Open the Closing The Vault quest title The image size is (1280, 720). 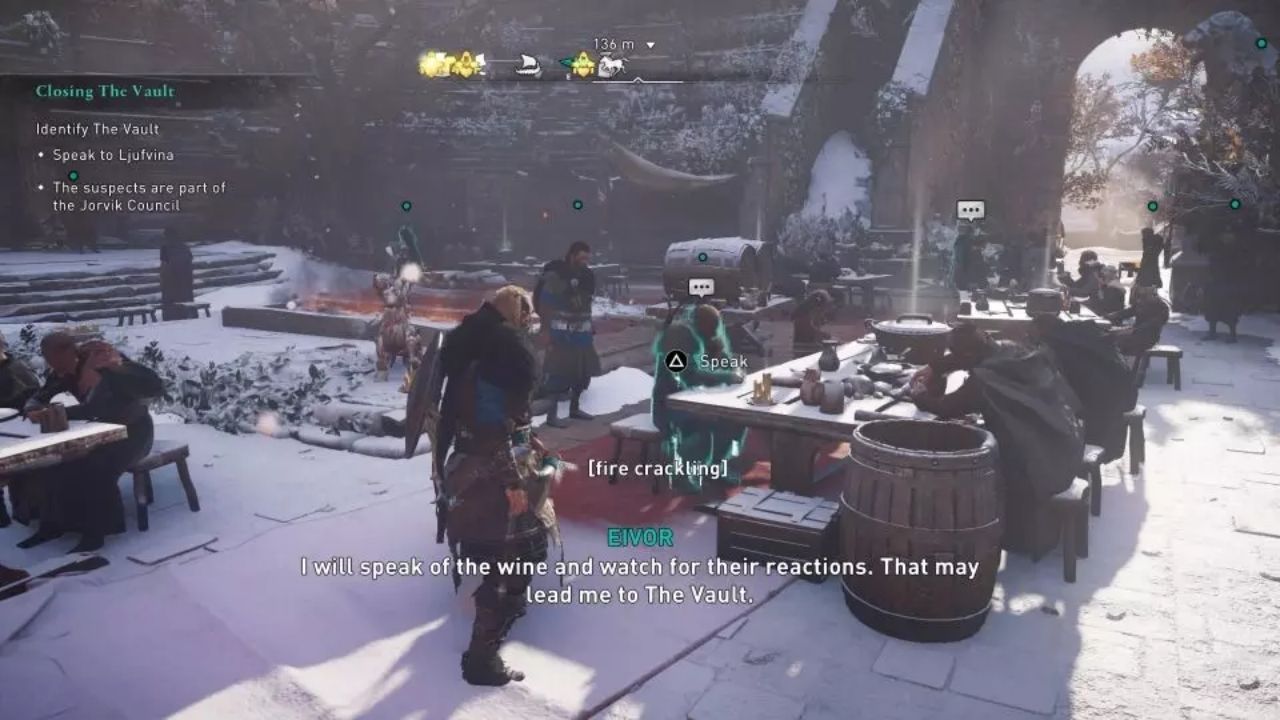click(x=107, y=91)
